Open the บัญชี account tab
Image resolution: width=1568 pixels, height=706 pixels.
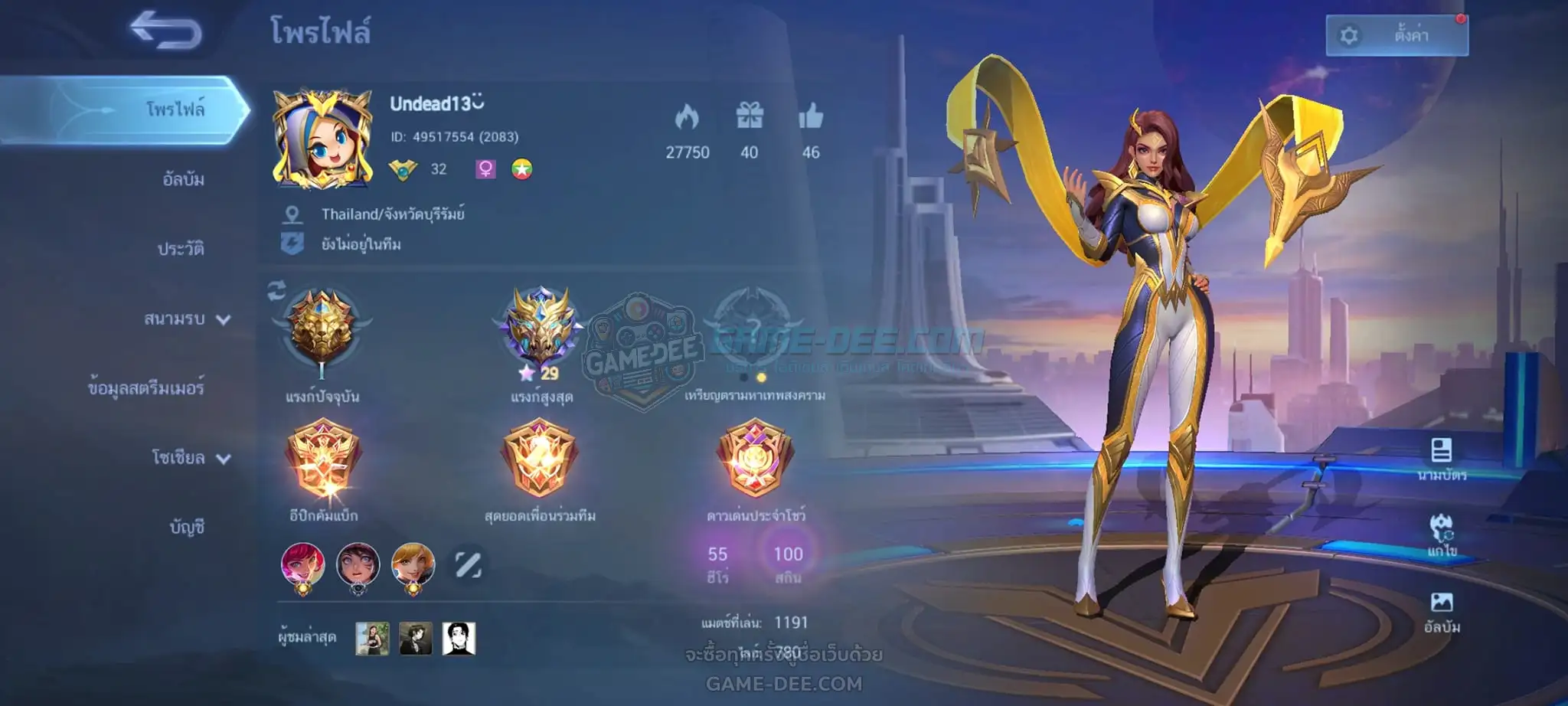click(x=187, y=527)
